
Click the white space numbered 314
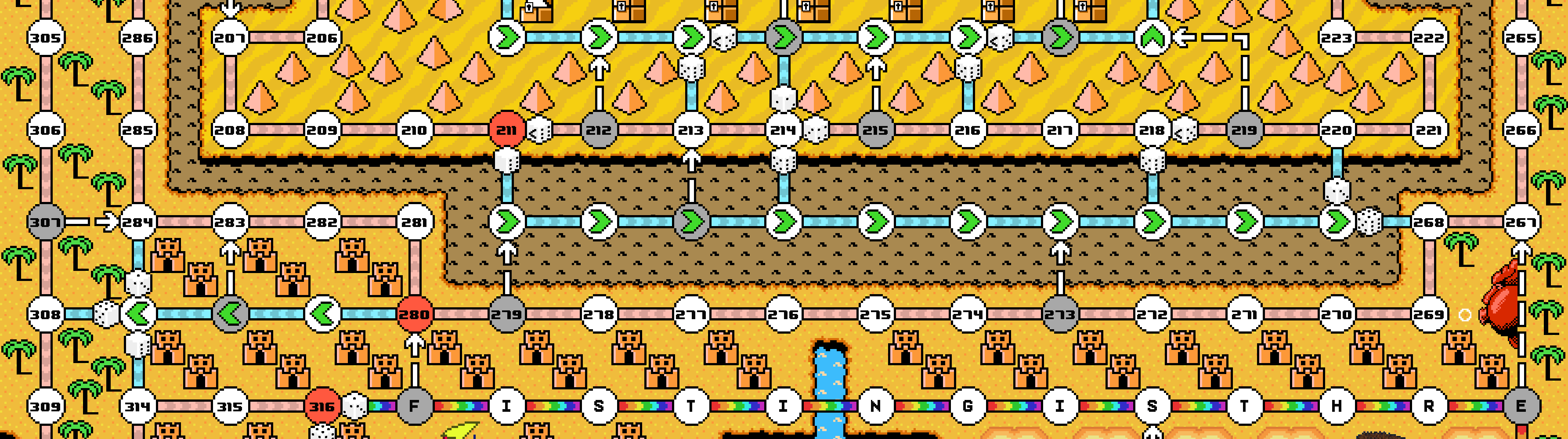[137, 406]
